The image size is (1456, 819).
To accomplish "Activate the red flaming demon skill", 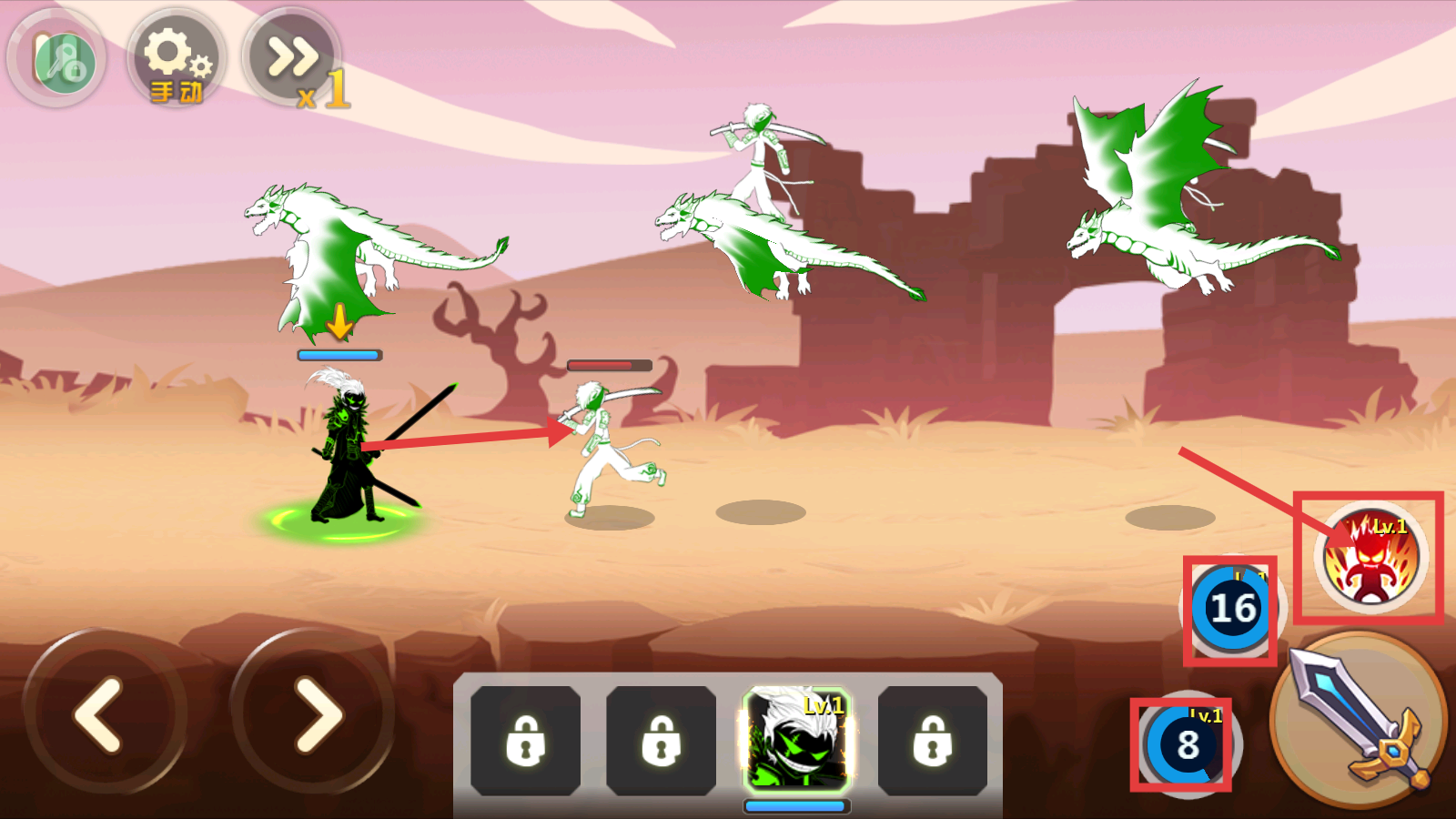I will pyautogui.click(x=1370, y=558).
